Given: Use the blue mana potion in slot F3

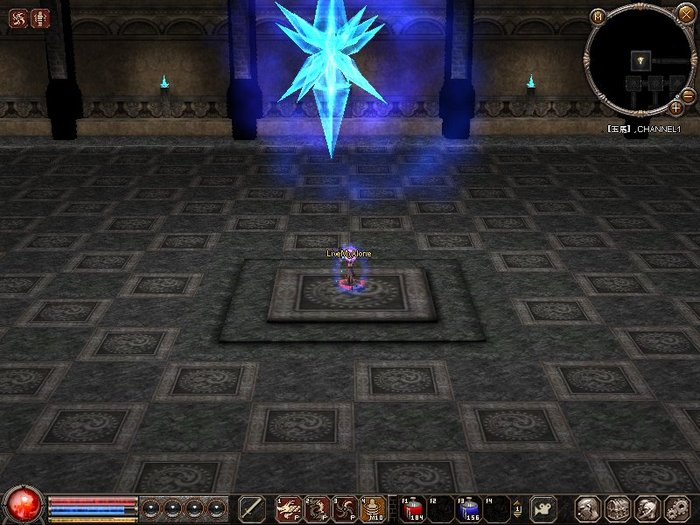Looking at the screenshot, I should [x=466, y=507].
